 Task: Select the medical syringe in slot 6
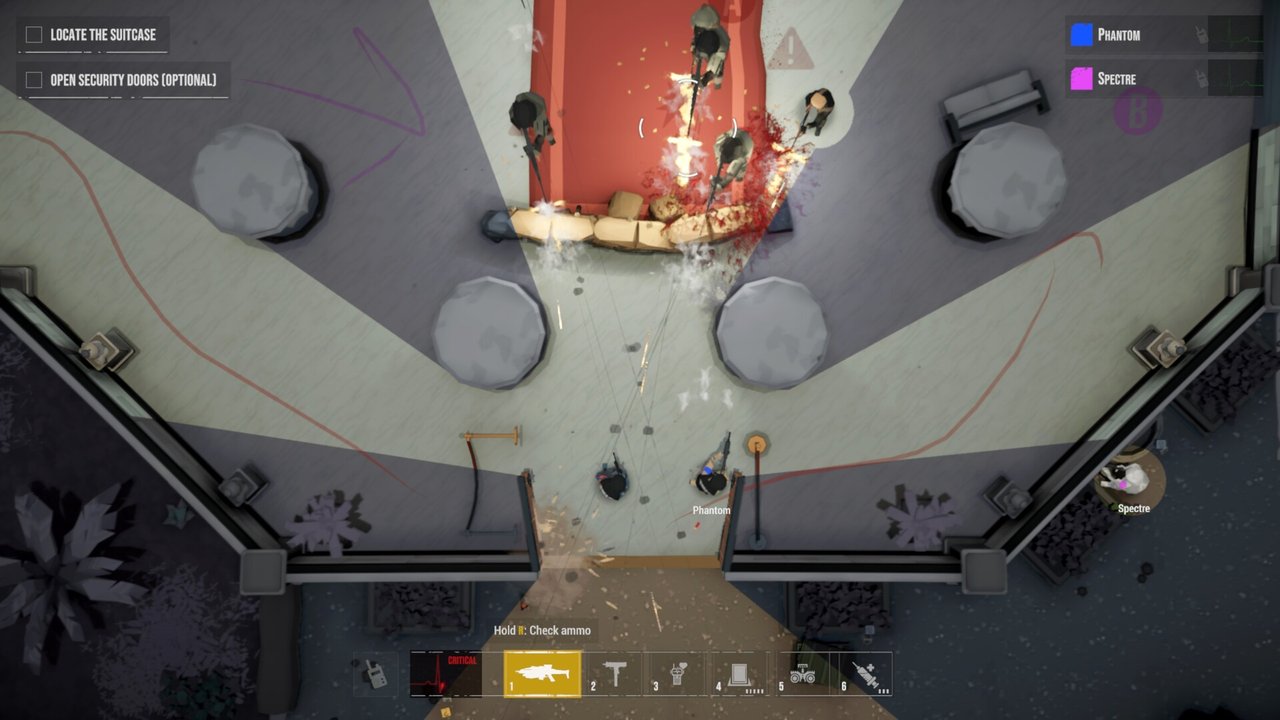[x=864, y=674]
